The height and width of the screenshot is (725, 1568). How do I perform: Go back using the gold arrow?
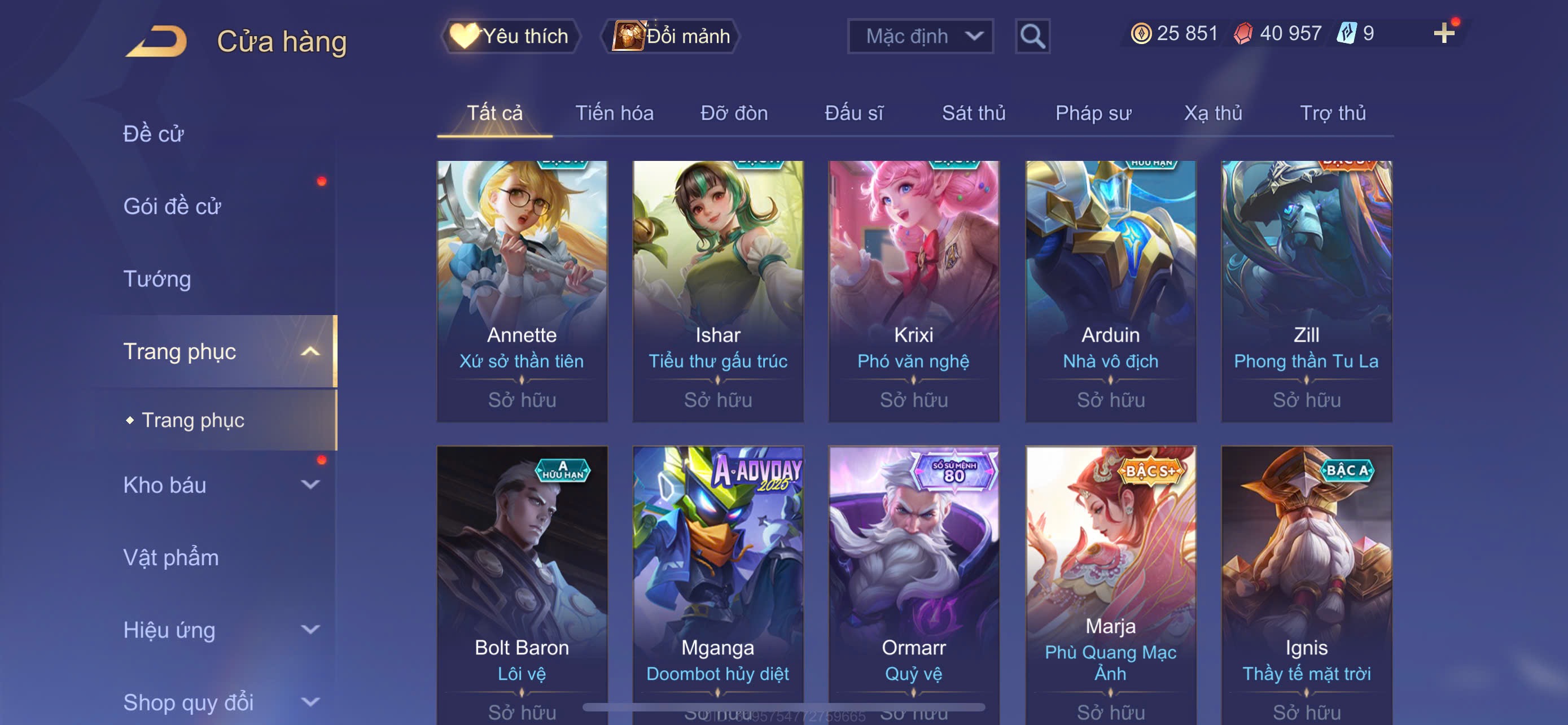(157, 41)
